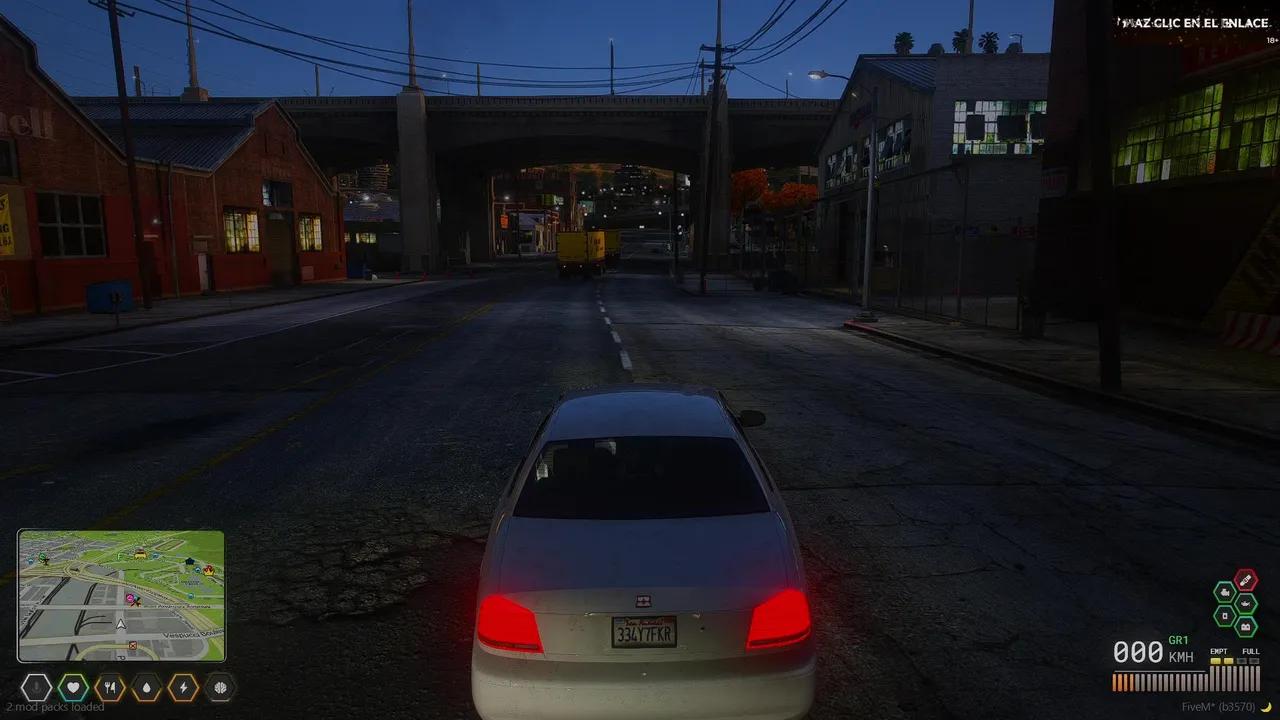Click the yellow taxi marker on minimap

140,552
